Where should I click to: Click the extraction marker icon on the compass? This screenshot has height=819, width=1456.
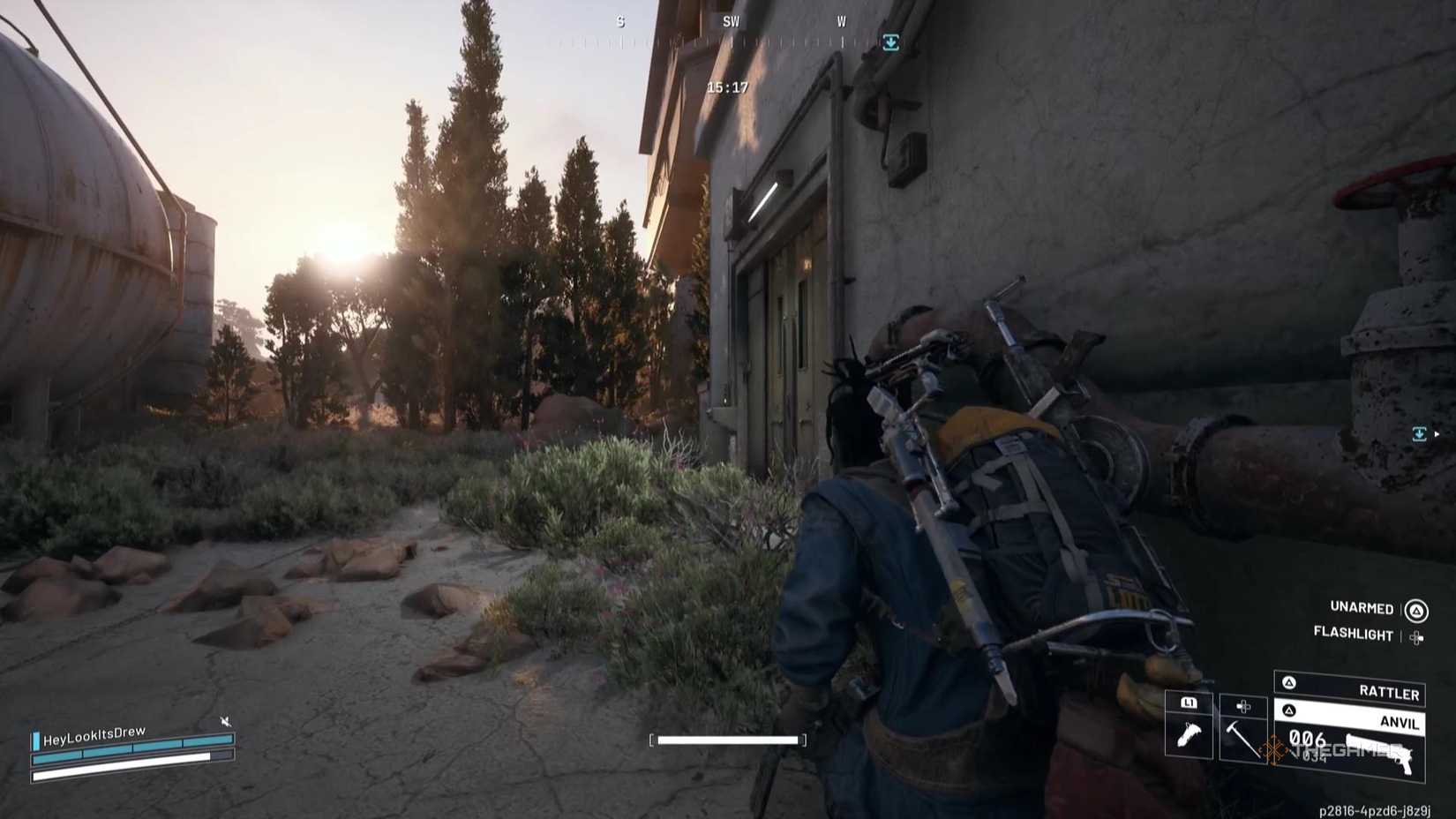coord(889,41)
